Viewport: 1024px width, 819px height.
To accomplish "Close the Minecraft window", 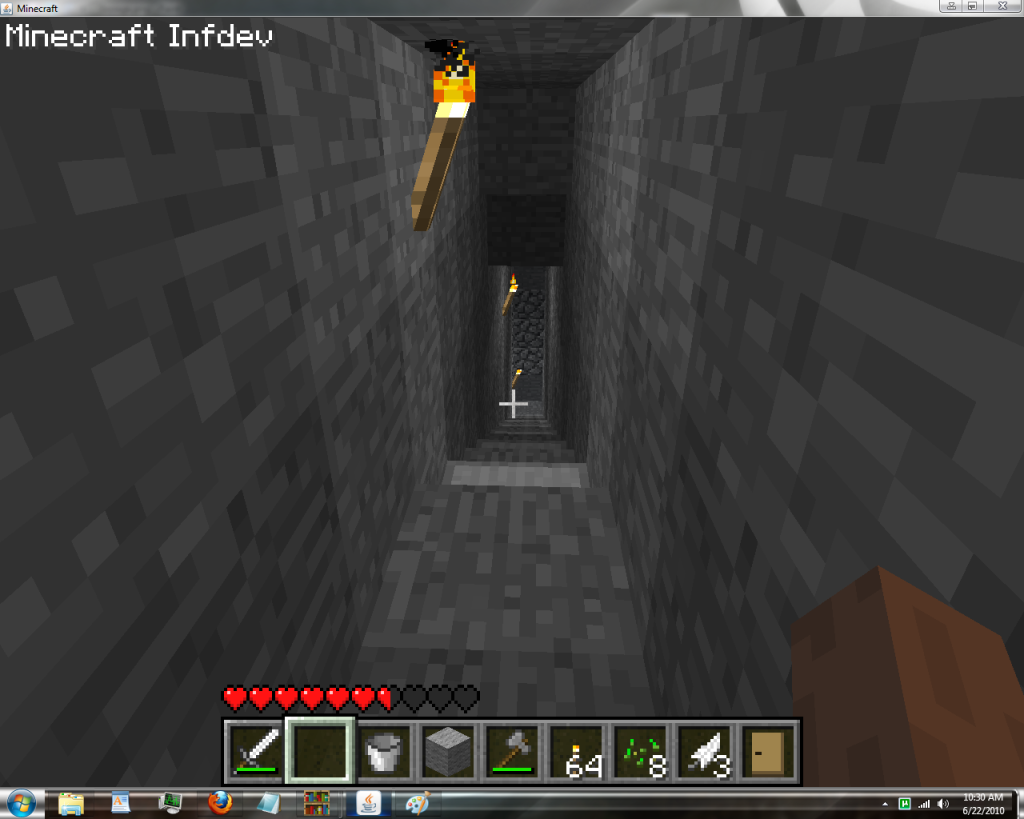I will tap(1001, 6).
